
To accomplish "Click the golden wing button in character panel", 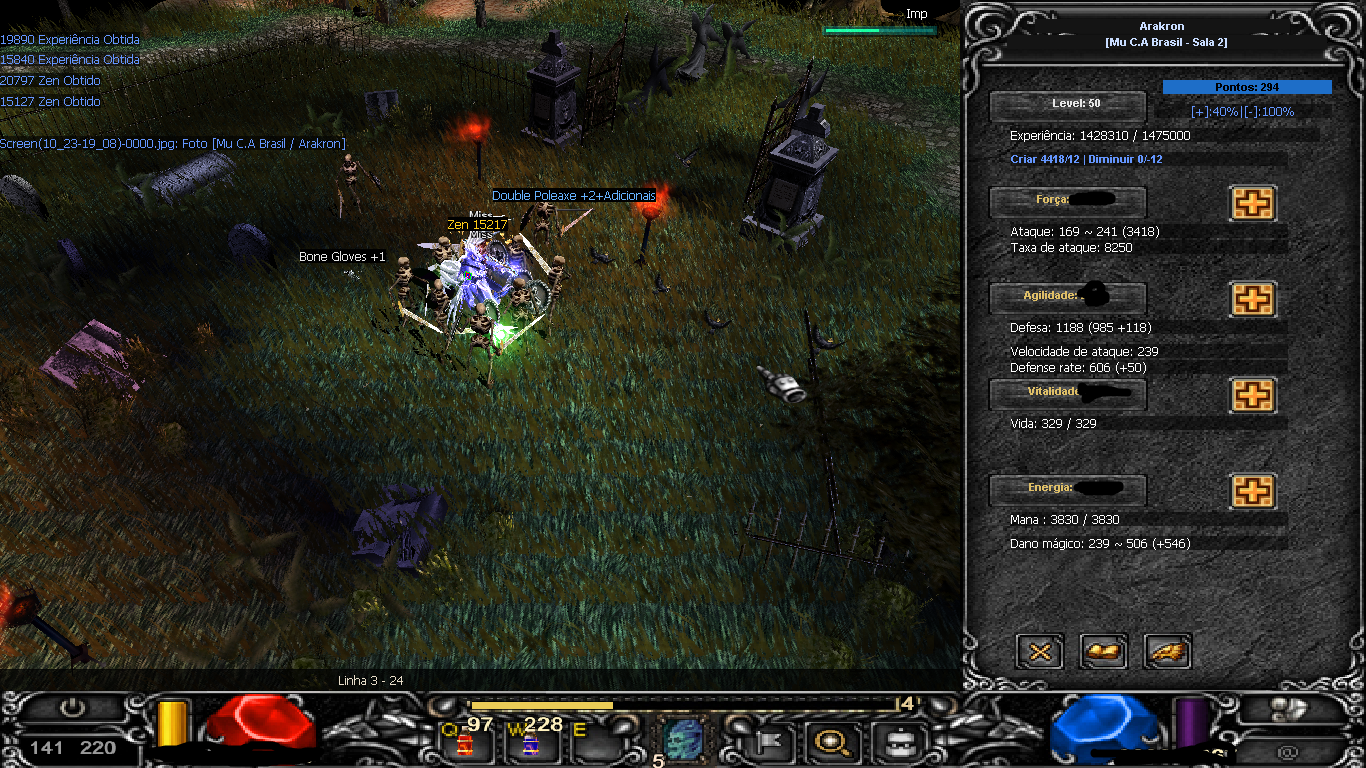I will click(x=1168, y=652).
